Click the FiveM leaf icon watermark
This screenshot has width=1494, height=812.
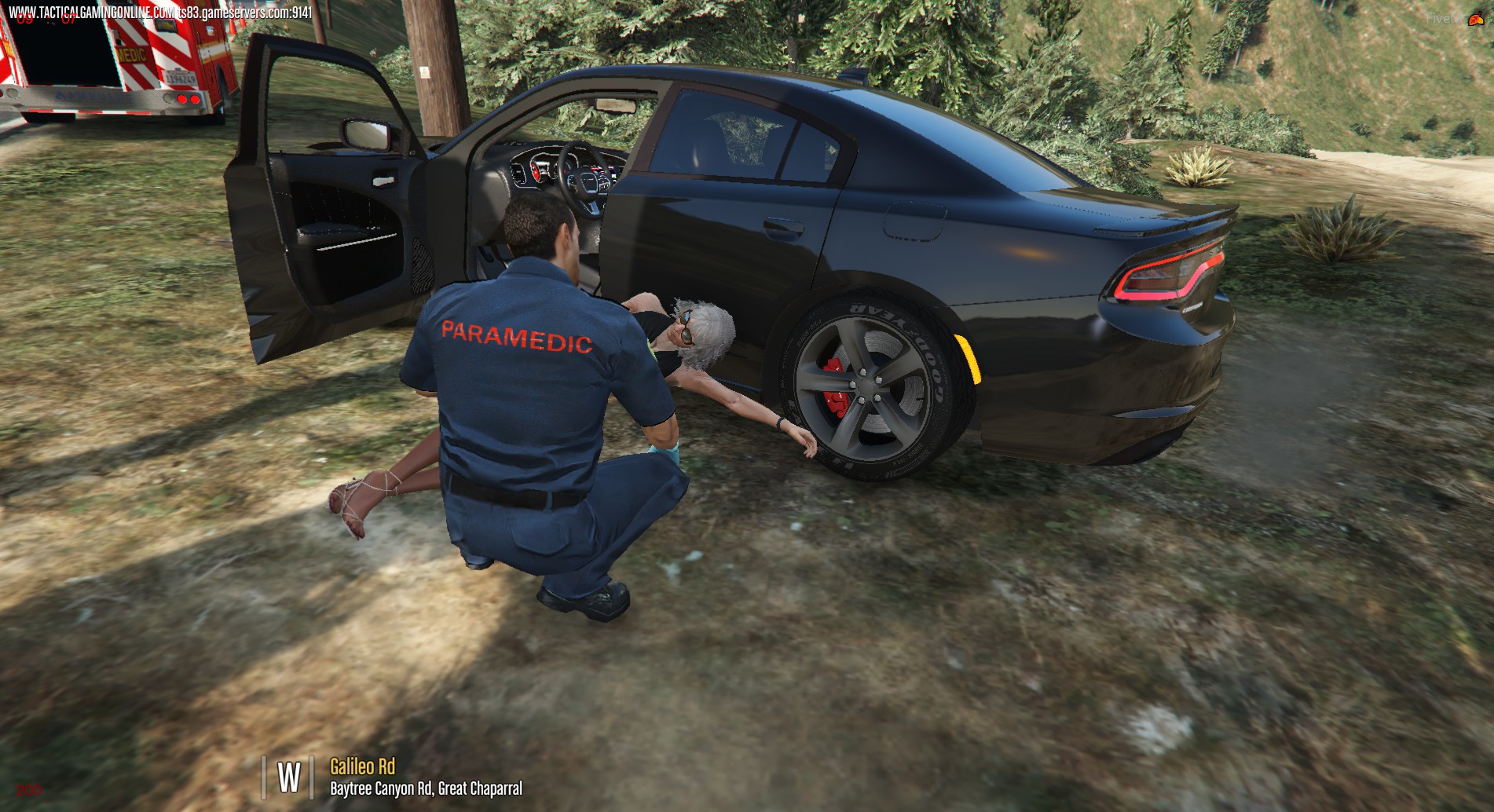point(1474,20)
